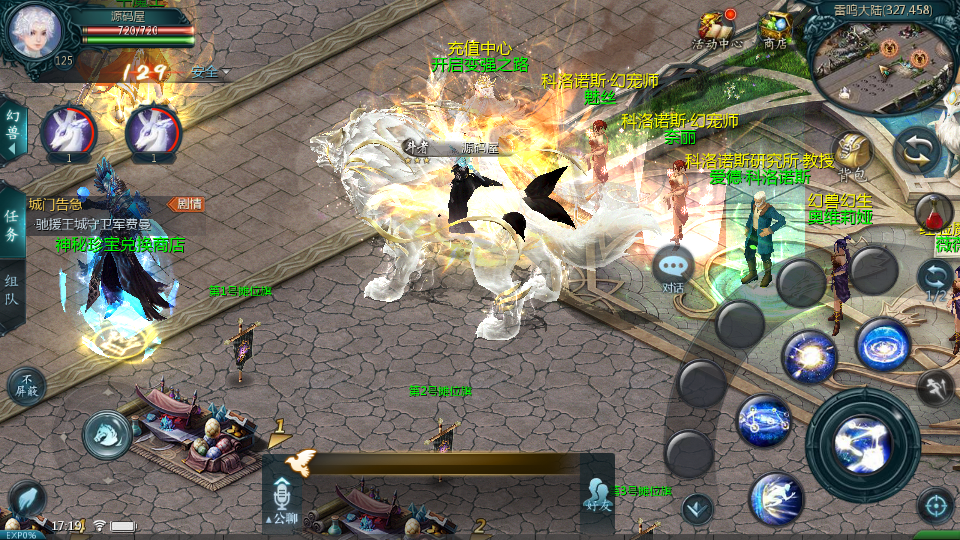This screenshot has width=960, height=540.
Task: Use the dash leap skill
Action: tap(776, 497)
